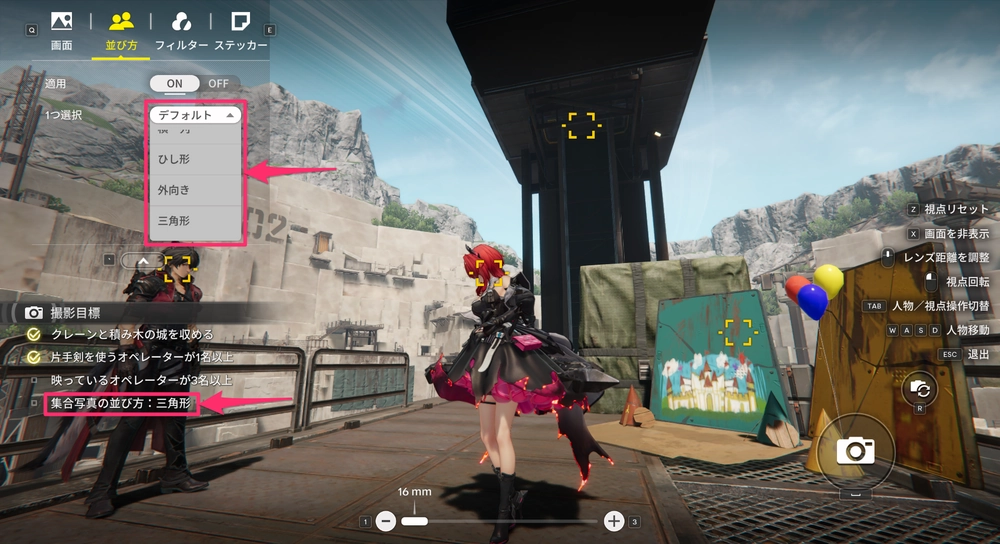
Task: Select the 外向き formation option
Action: point(195,190)
